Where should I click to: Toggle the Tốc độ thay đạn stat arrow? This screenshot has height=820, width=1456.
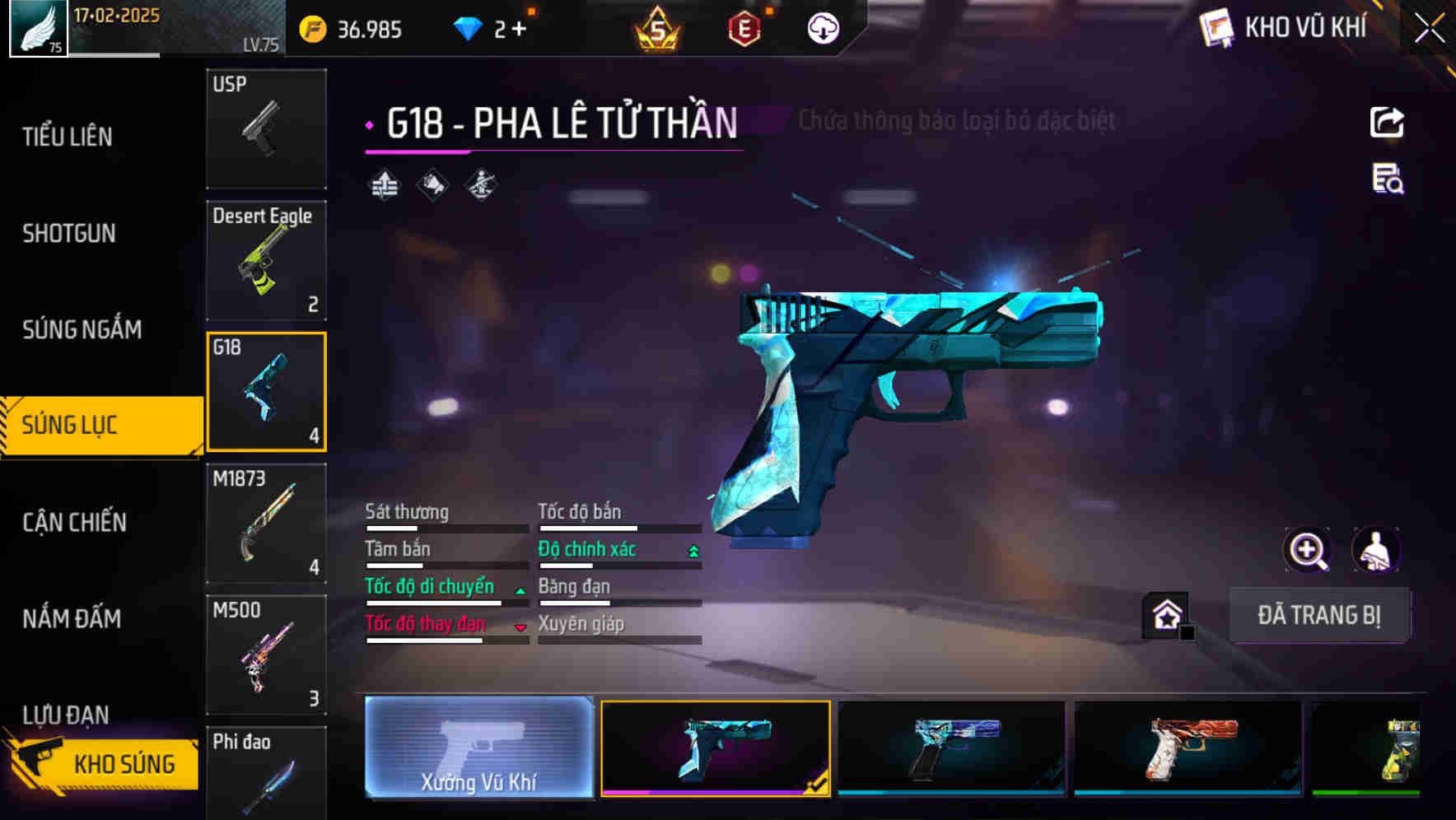point(520,627)
